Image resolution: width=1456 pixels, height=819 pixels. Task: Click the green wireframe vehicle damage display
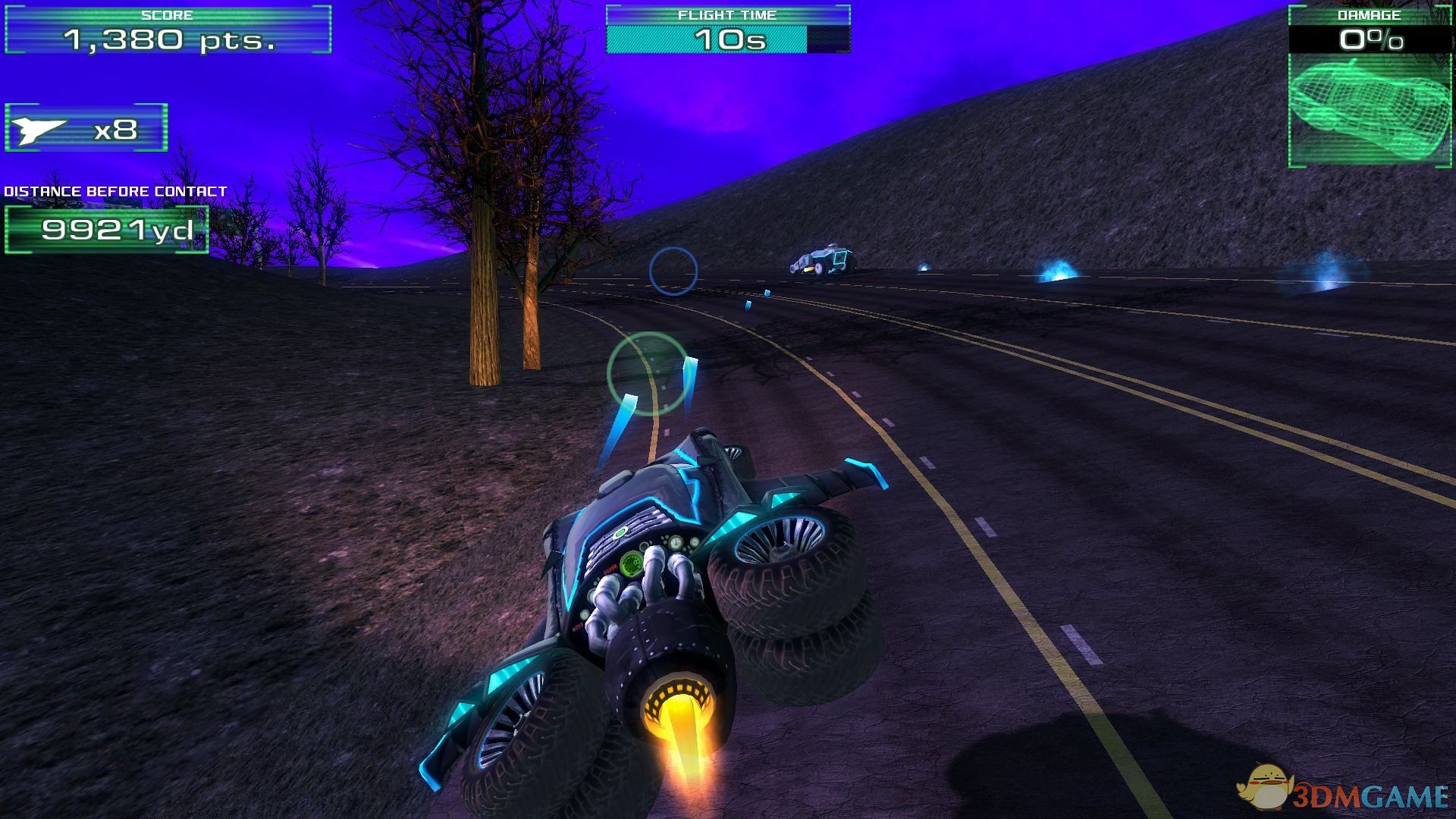point(1369,107)
